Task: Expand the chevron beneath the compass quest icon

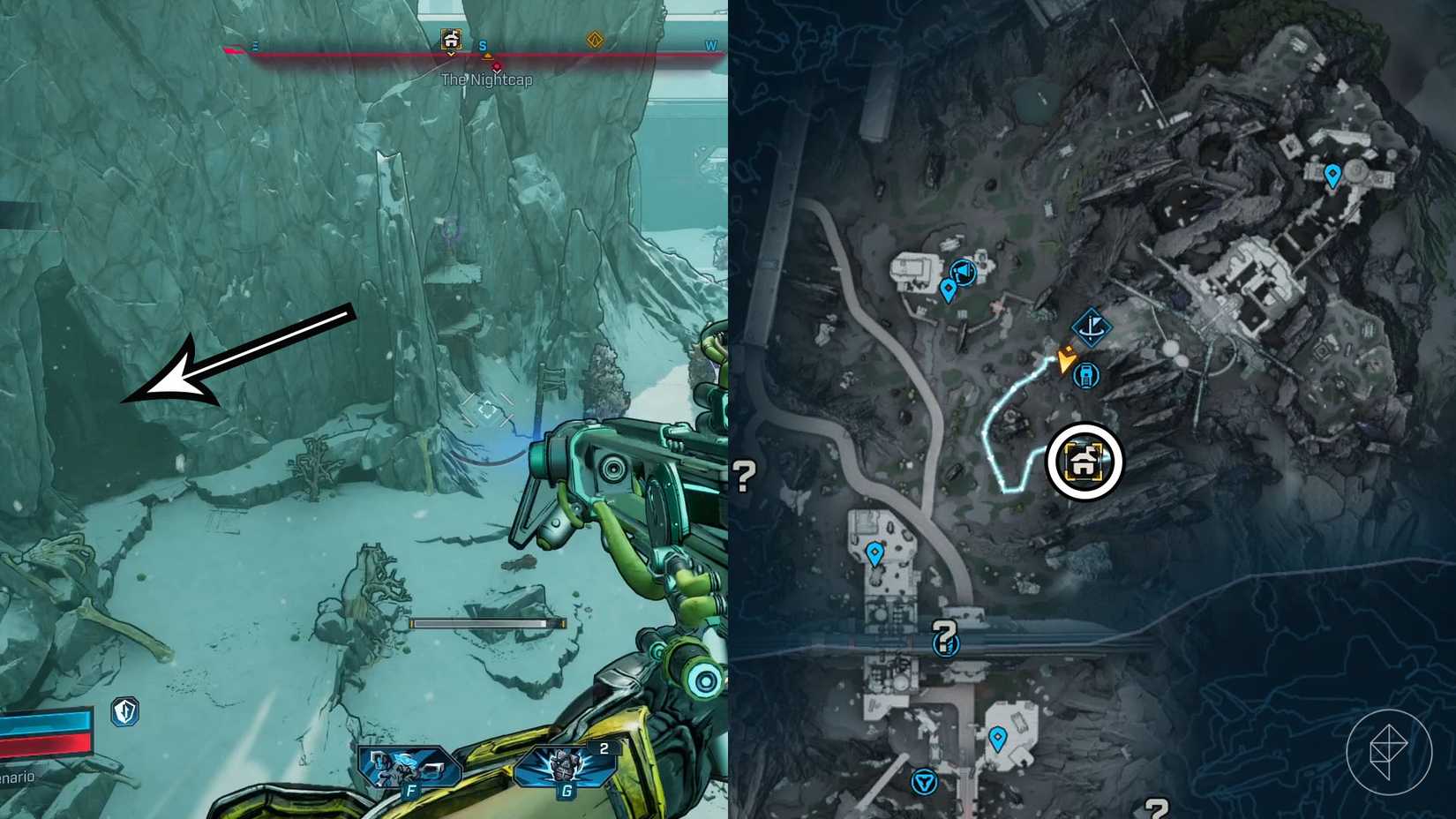Action: click(450, 55)
